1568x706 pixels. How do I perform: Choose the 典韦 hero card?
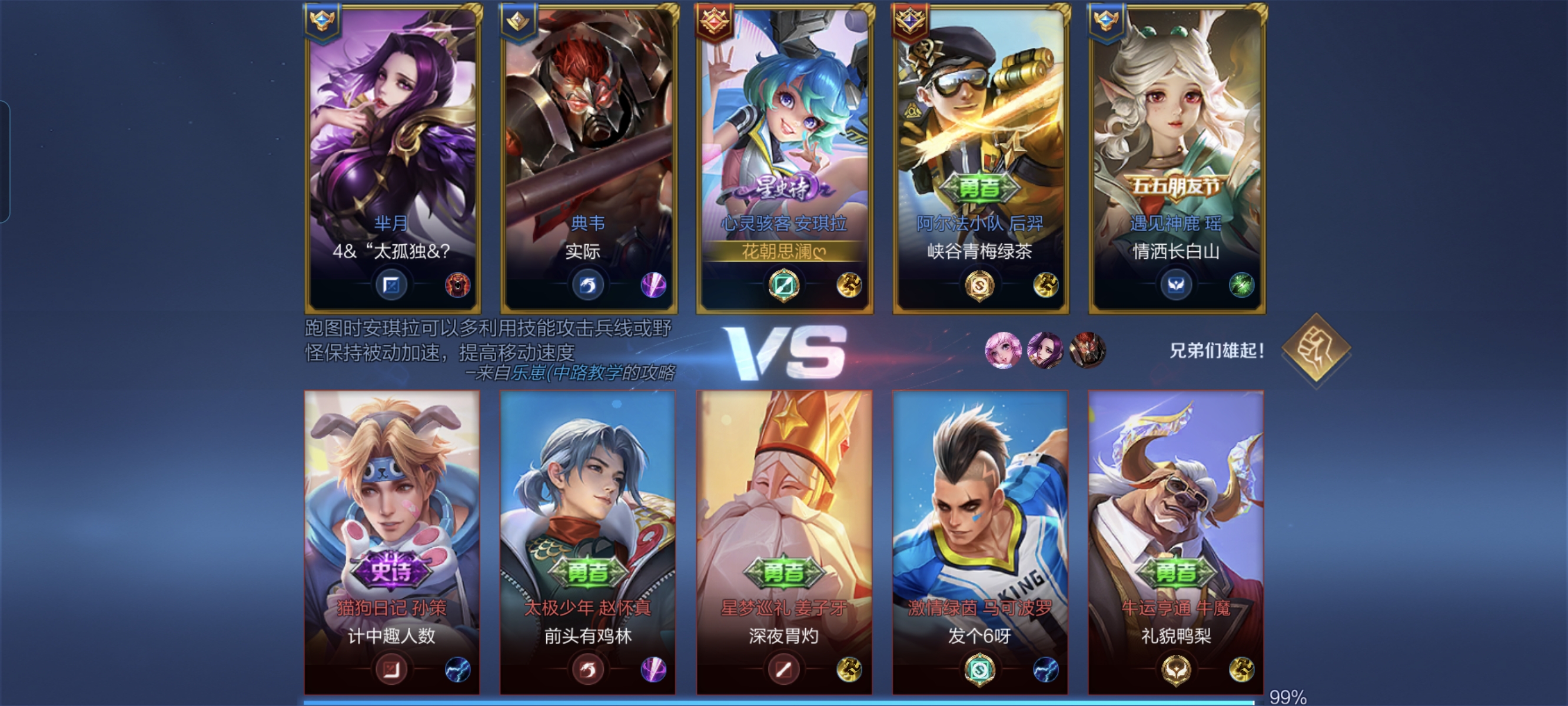click(589, 158)
